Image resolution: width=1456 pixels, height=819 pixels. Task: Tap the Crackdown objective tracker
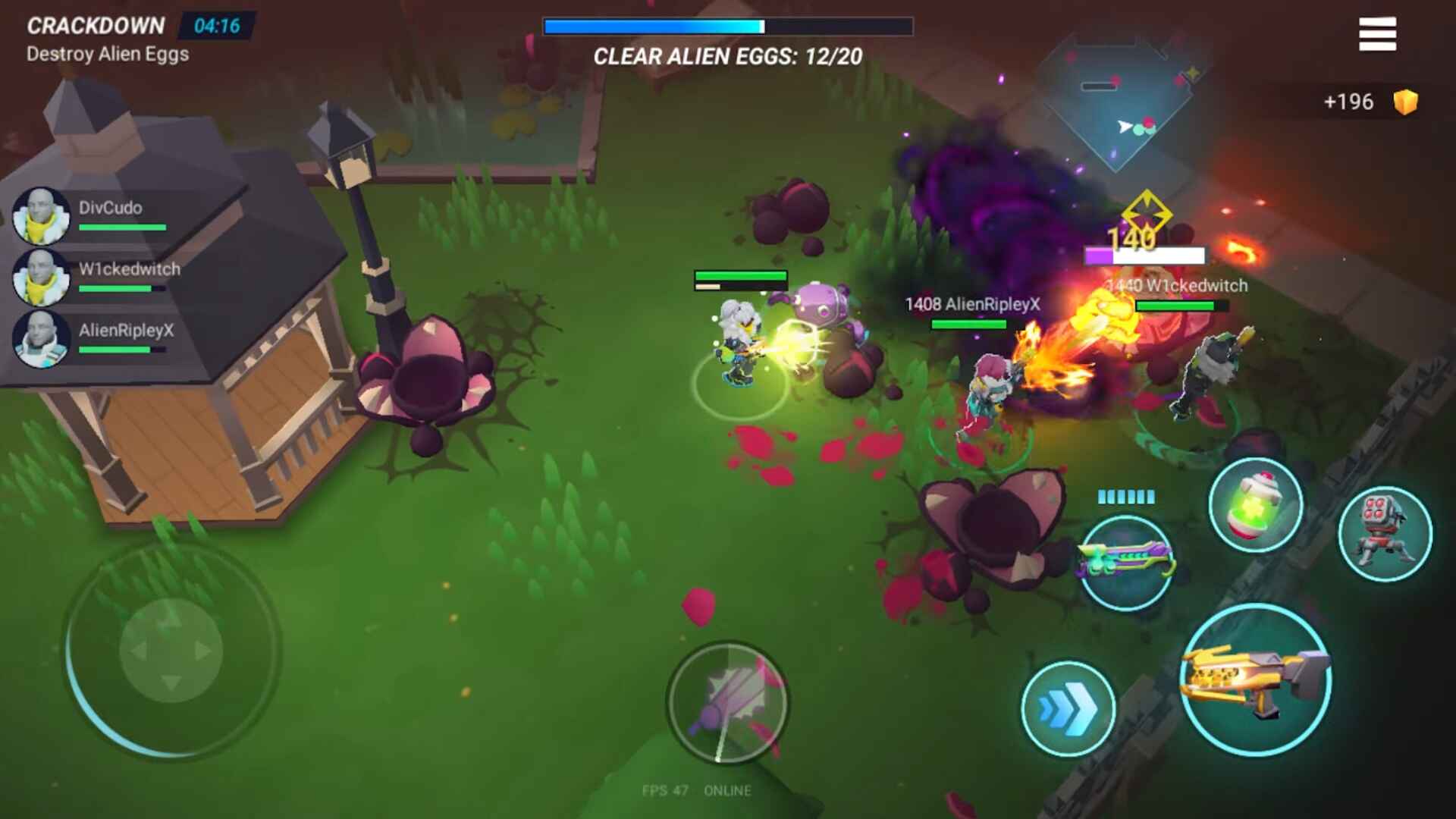(108, 39)
